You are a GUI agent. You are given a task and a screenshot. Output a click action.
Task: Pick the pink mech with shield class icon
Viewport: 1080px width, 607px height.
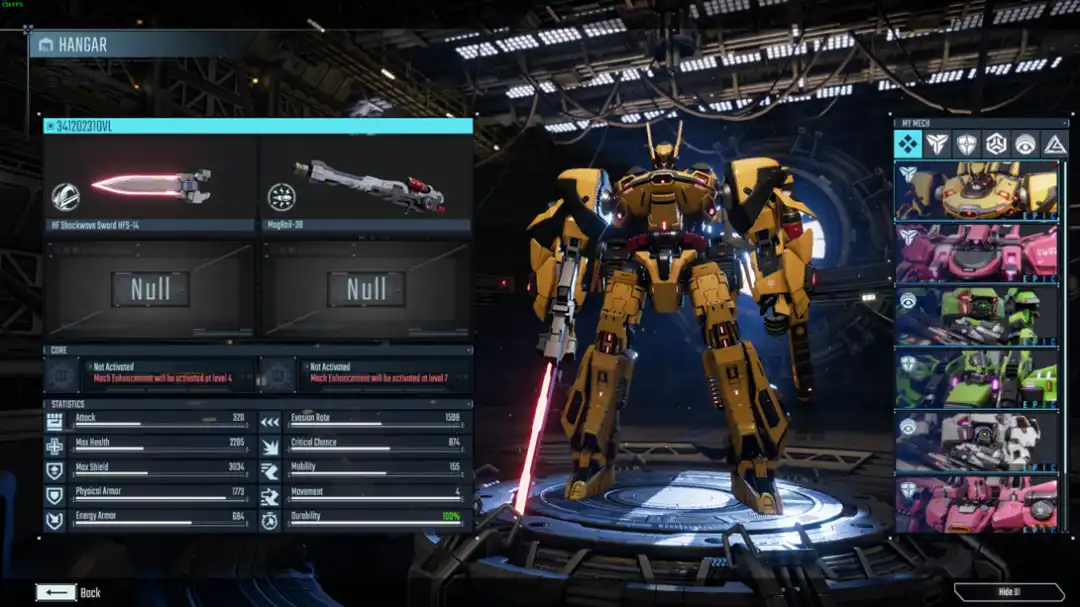point(976,503)
